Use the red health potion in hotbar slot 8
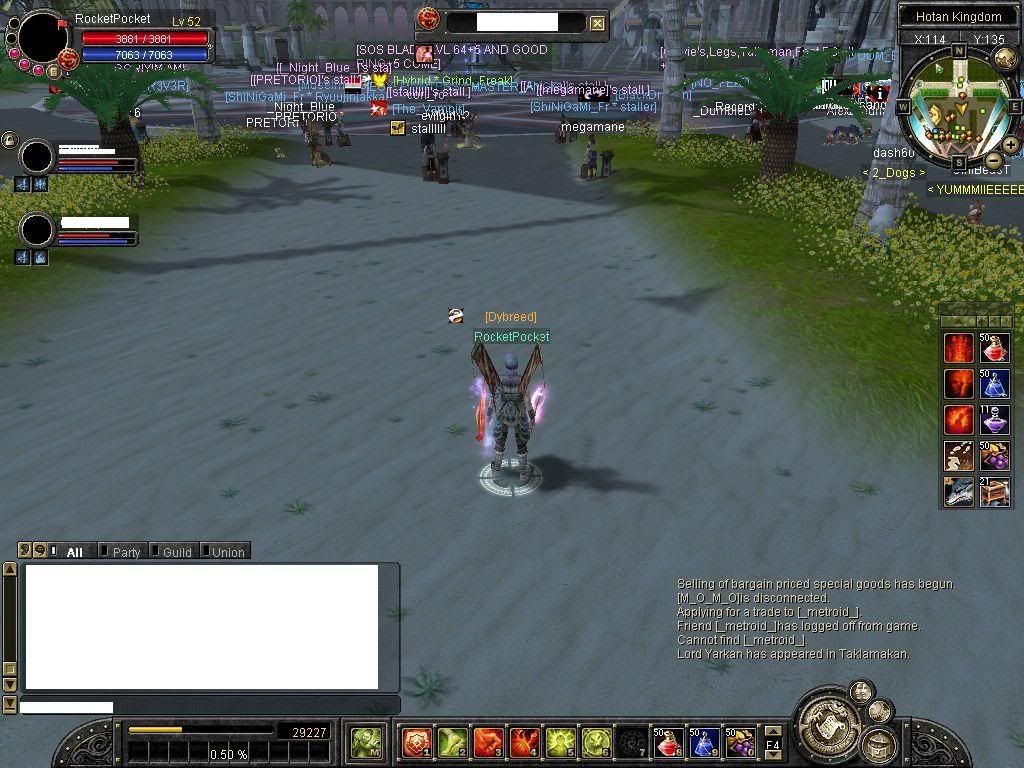Screen dimensions: 1024x768 pos(668,742)
